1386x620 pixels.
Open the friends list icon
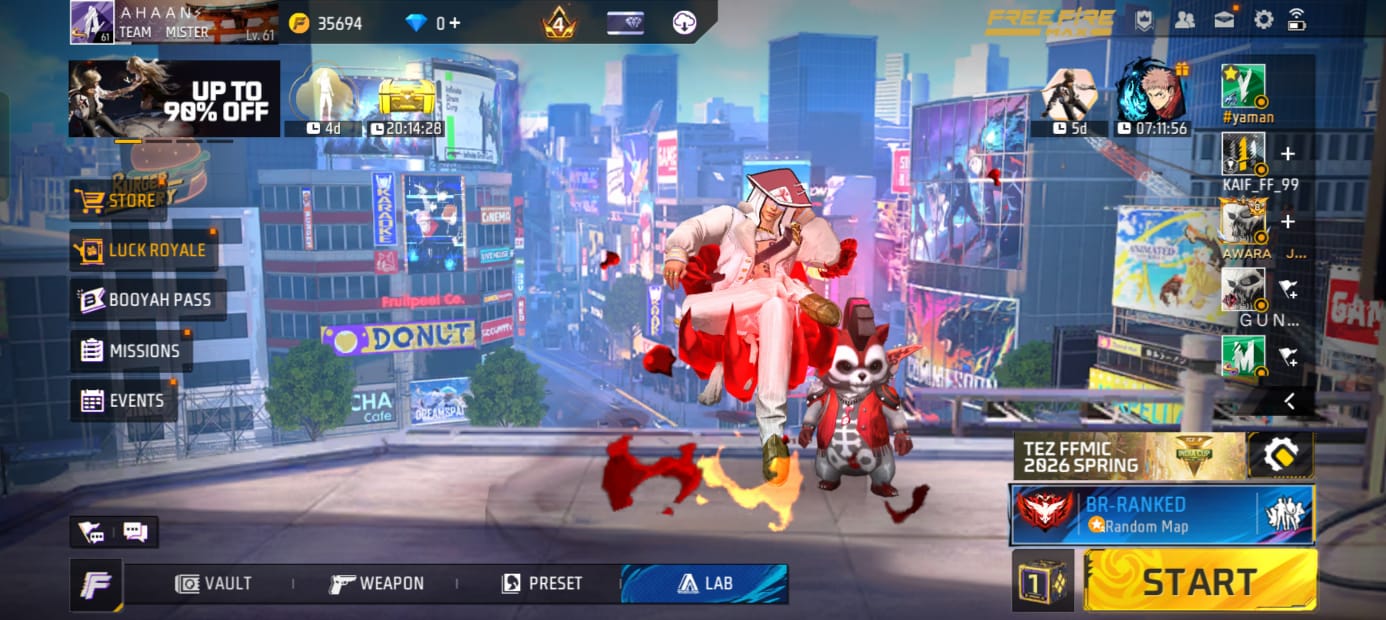[x=1185, y=20]
